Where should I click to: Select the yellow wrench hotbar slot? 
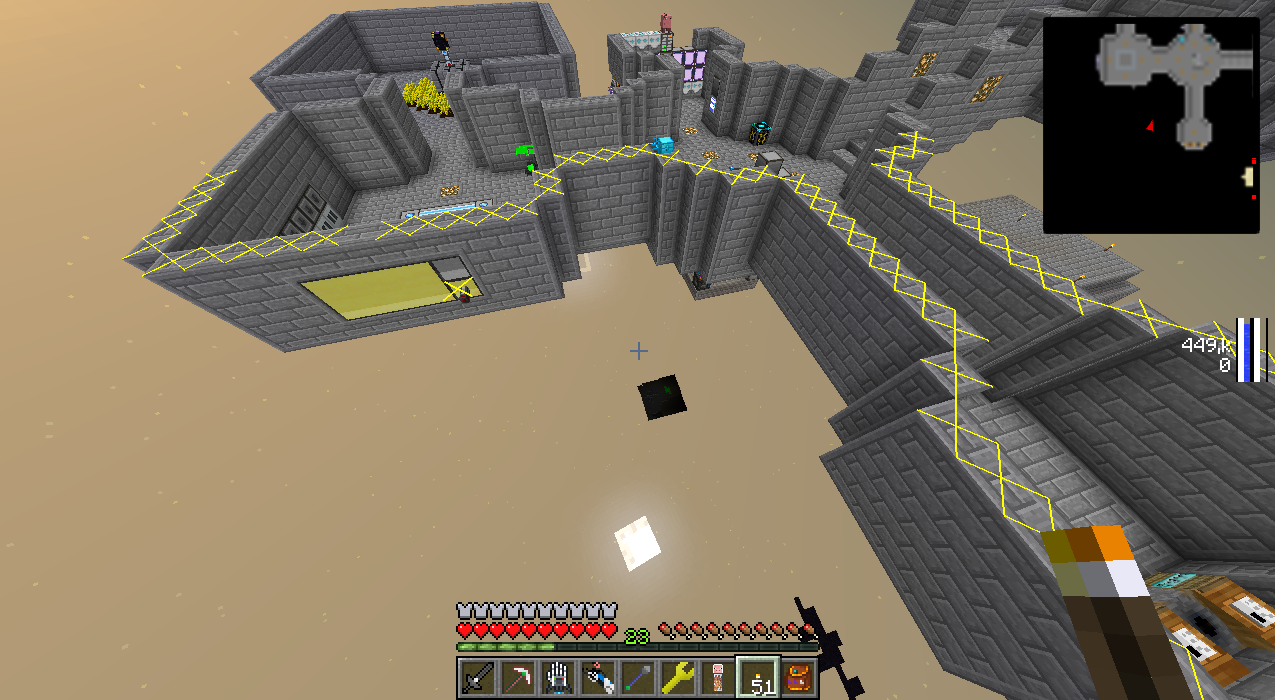pyautogui.click(x=677, y=678)
